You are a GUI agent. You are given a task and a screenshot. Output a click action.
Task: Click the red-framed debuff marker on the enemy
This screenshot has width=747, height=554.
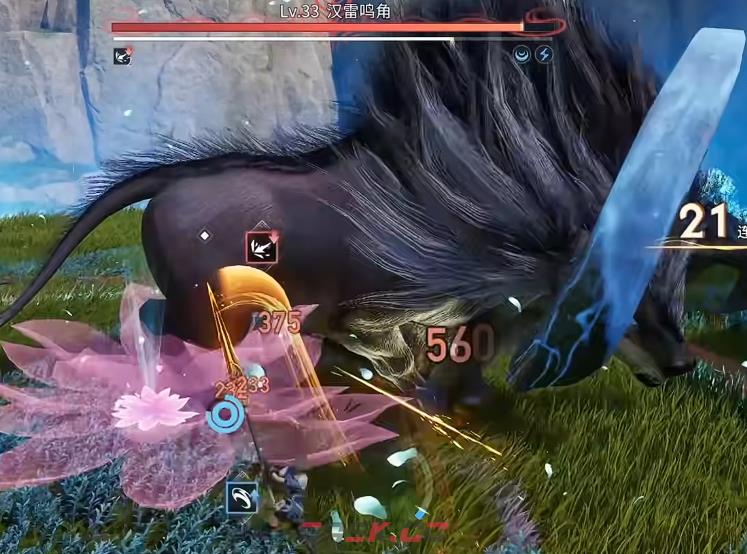(262, 247)
